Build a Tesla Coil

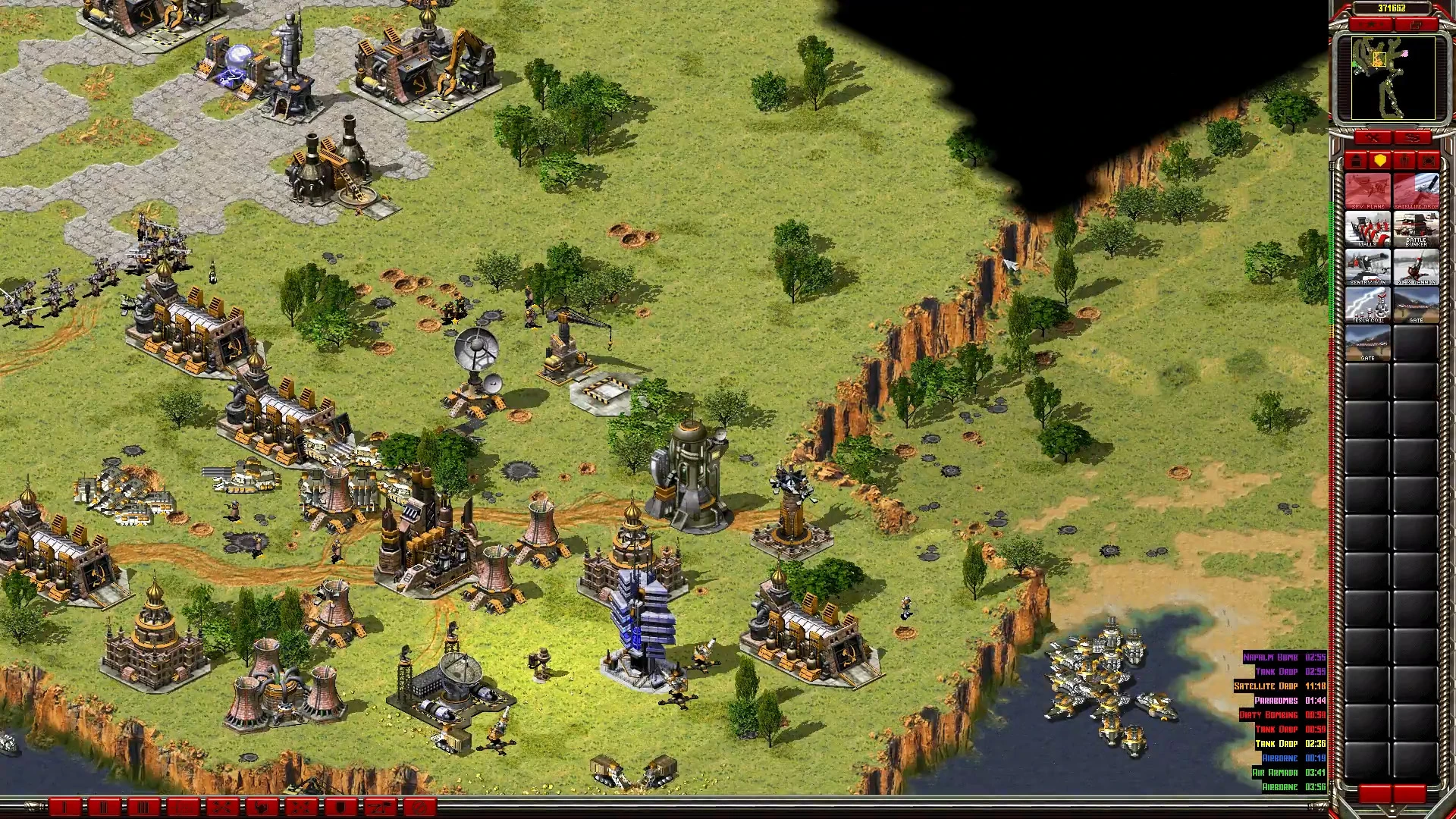pos(1367,305)
